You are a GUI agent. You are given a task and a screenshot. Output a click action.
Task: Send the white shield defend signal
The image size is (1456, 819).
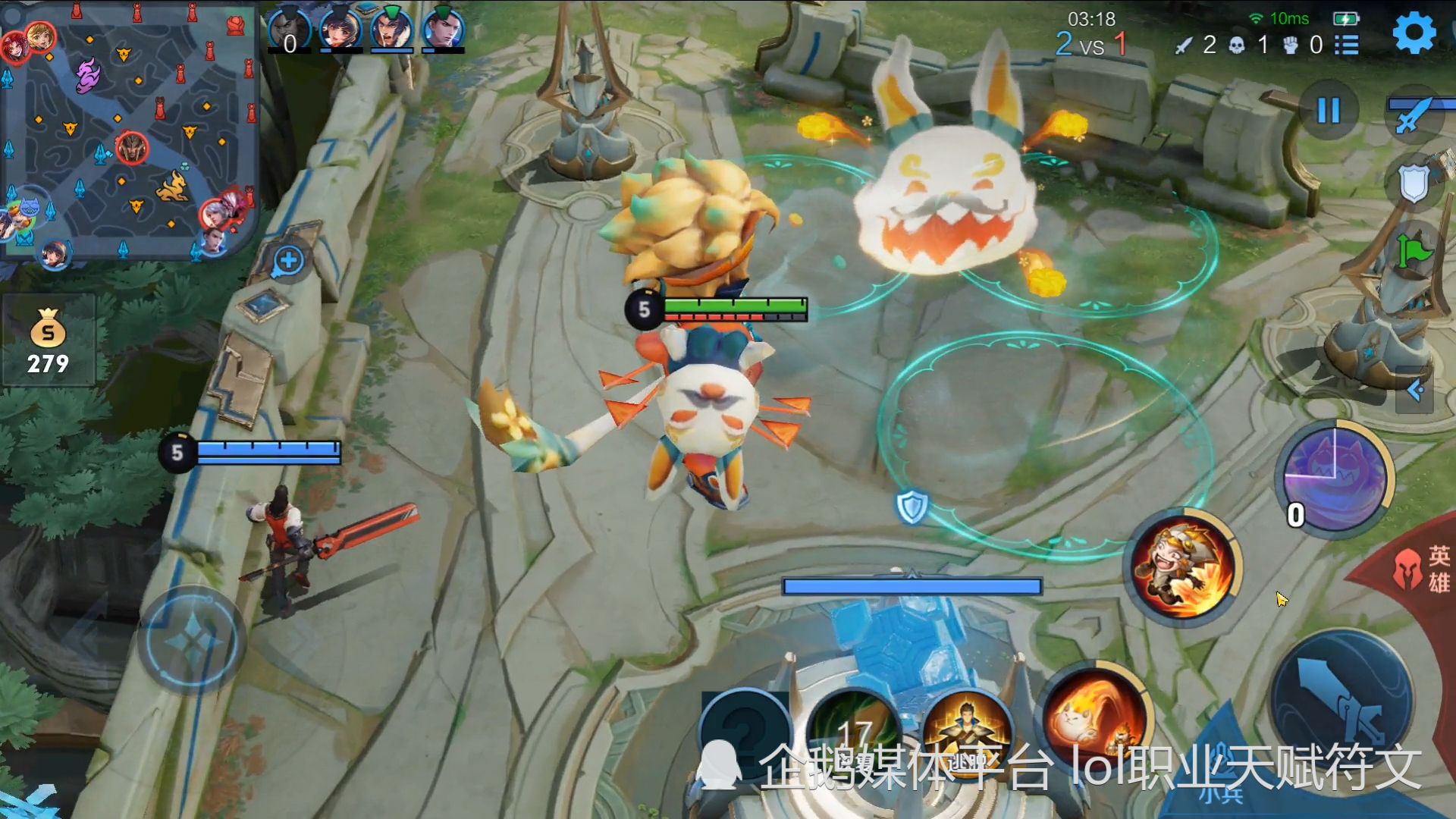pos(1414,184)
